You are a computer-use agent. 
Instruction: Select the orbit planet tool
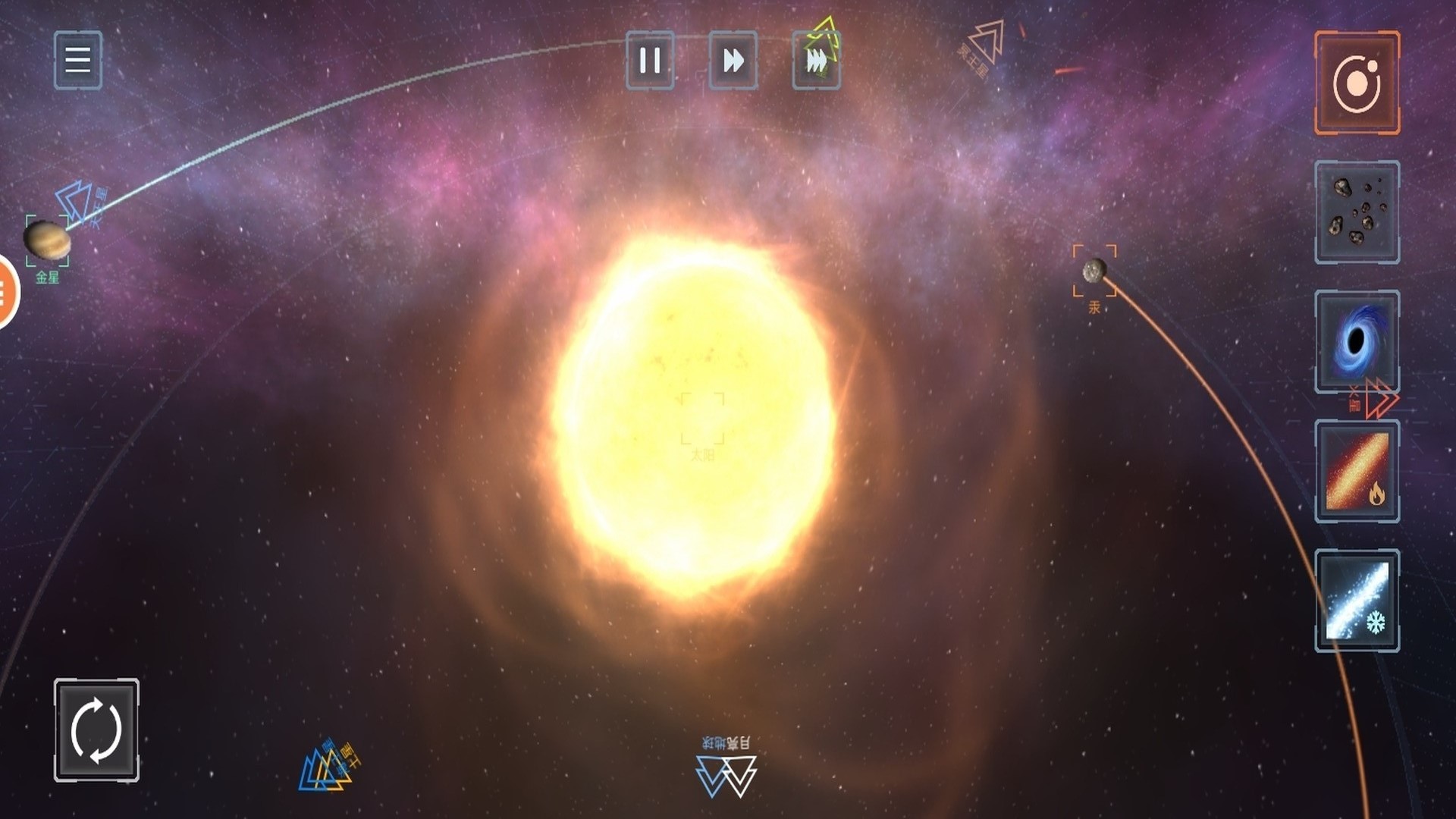(1357, 83)
